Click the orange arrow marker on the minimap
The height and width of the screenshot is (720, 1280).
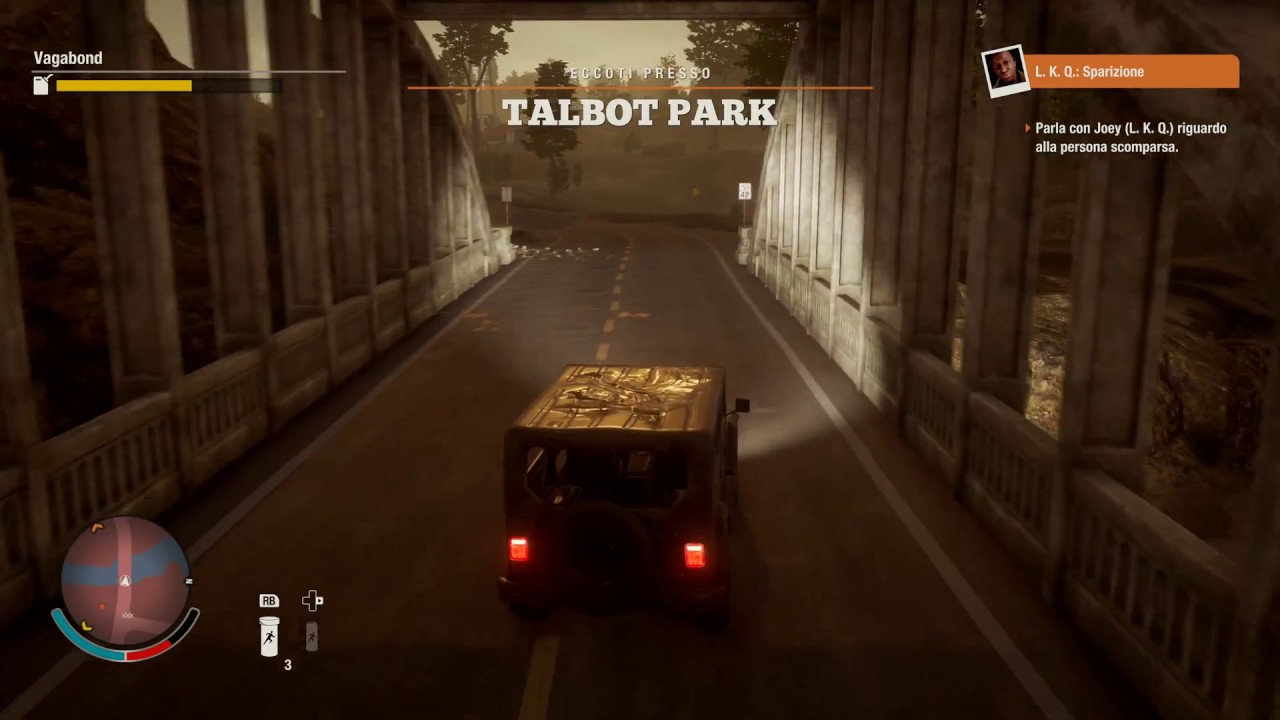(x=97, y=527)
